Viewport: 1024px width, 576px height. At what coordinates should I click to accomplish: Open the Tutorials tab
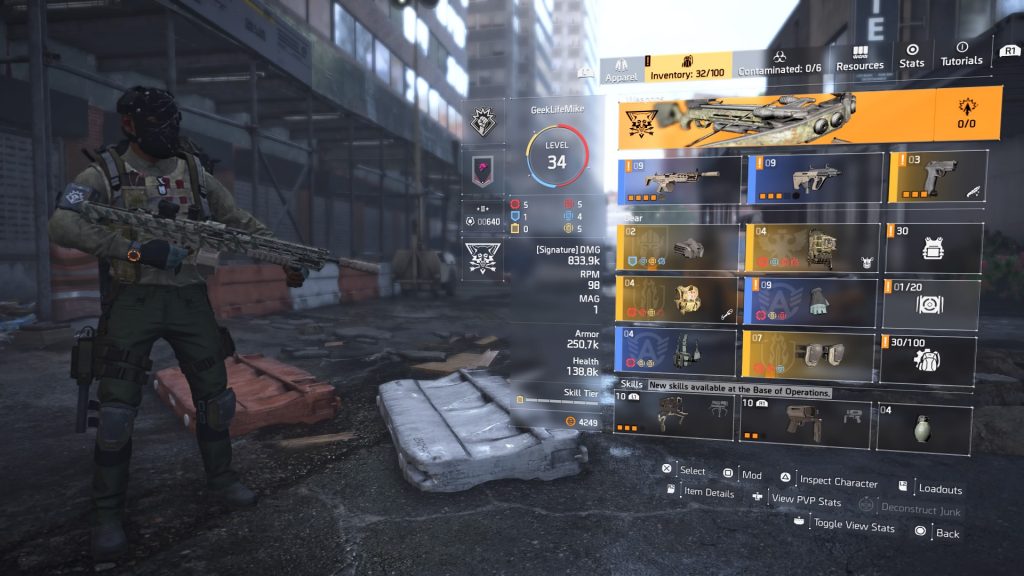point(961,54)
